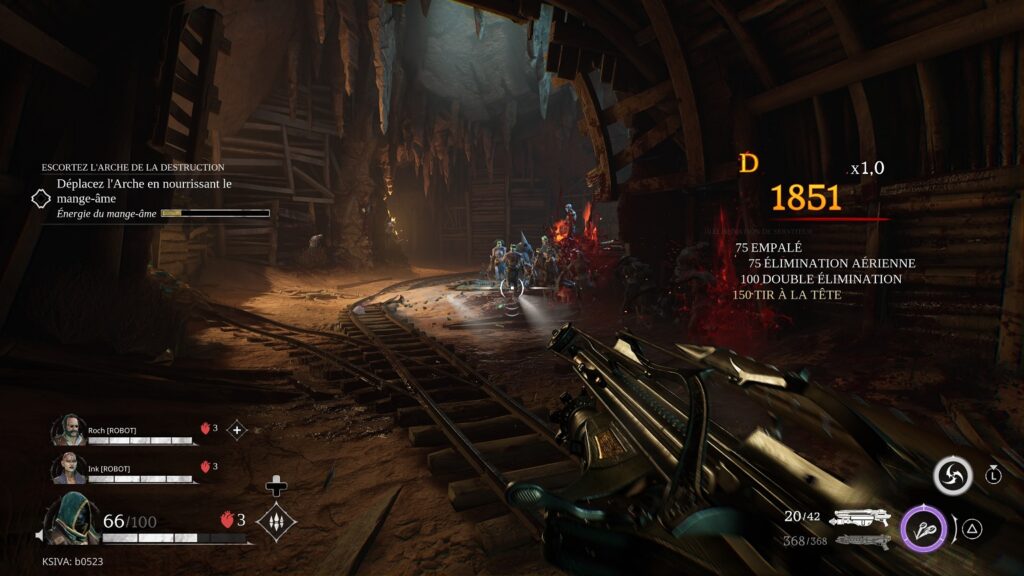
Task: Activate the purple-ringed ability icon
Action: click(922, 529)
